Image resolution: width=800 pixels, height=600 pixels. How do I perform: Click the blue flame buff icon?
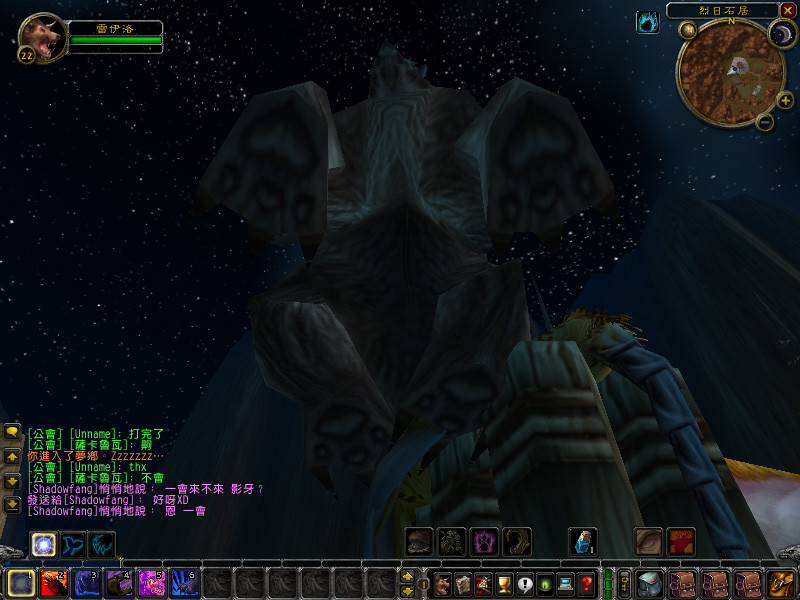(648, 22)
